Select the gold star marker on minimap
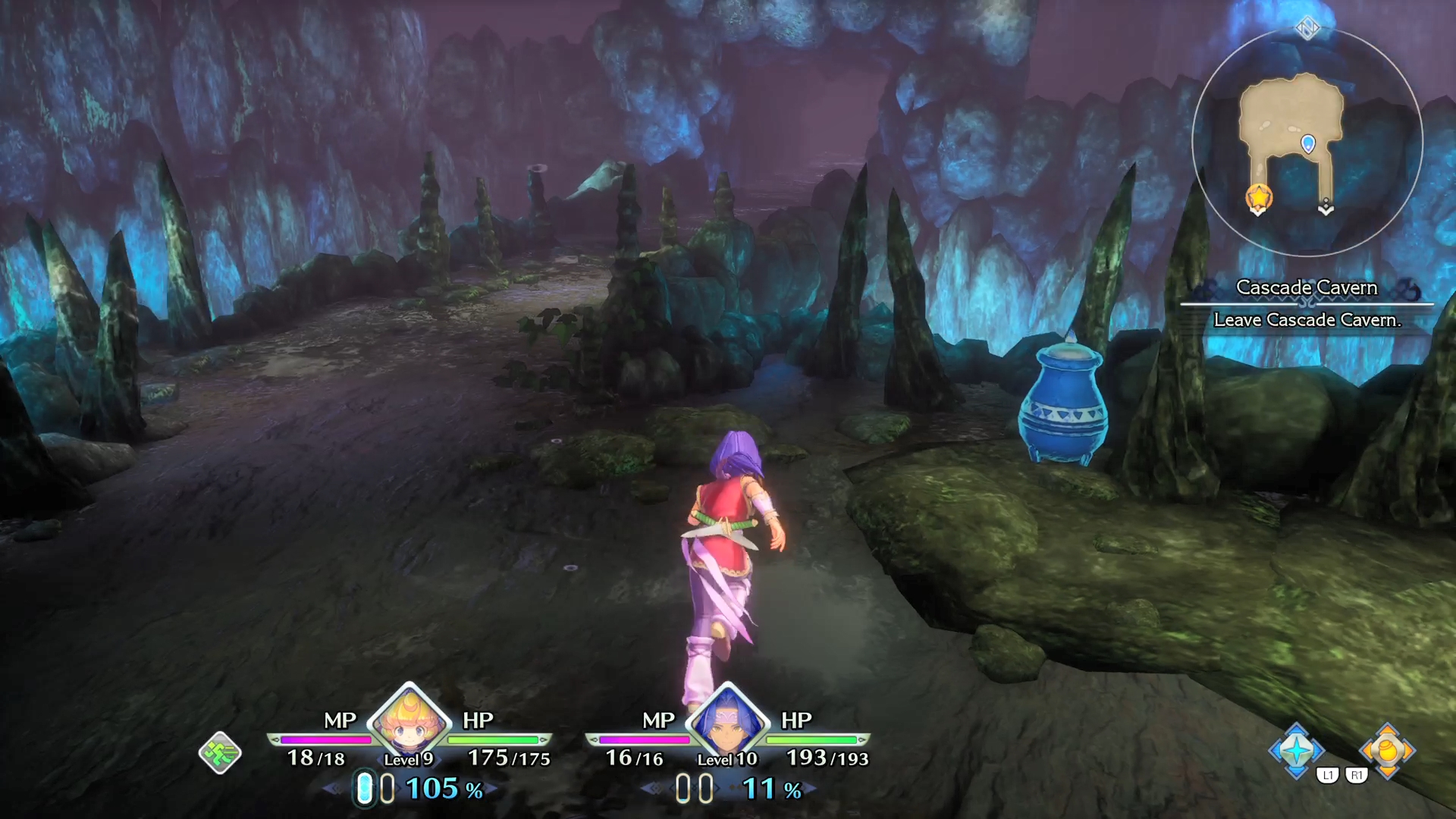The image size is (1456, 819). [x=1259, y=197]
